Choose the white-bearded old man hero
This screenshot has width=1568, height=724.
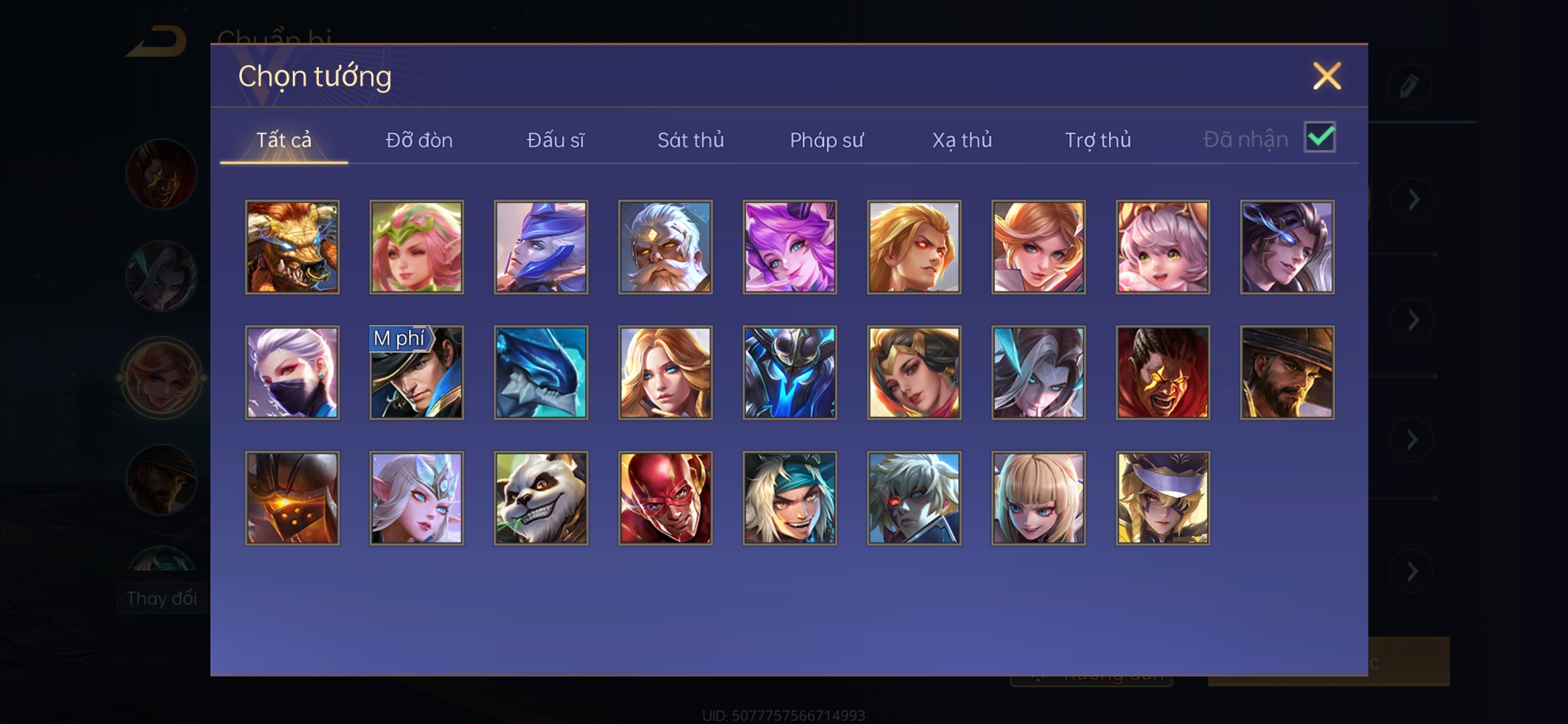coord(665,247)
